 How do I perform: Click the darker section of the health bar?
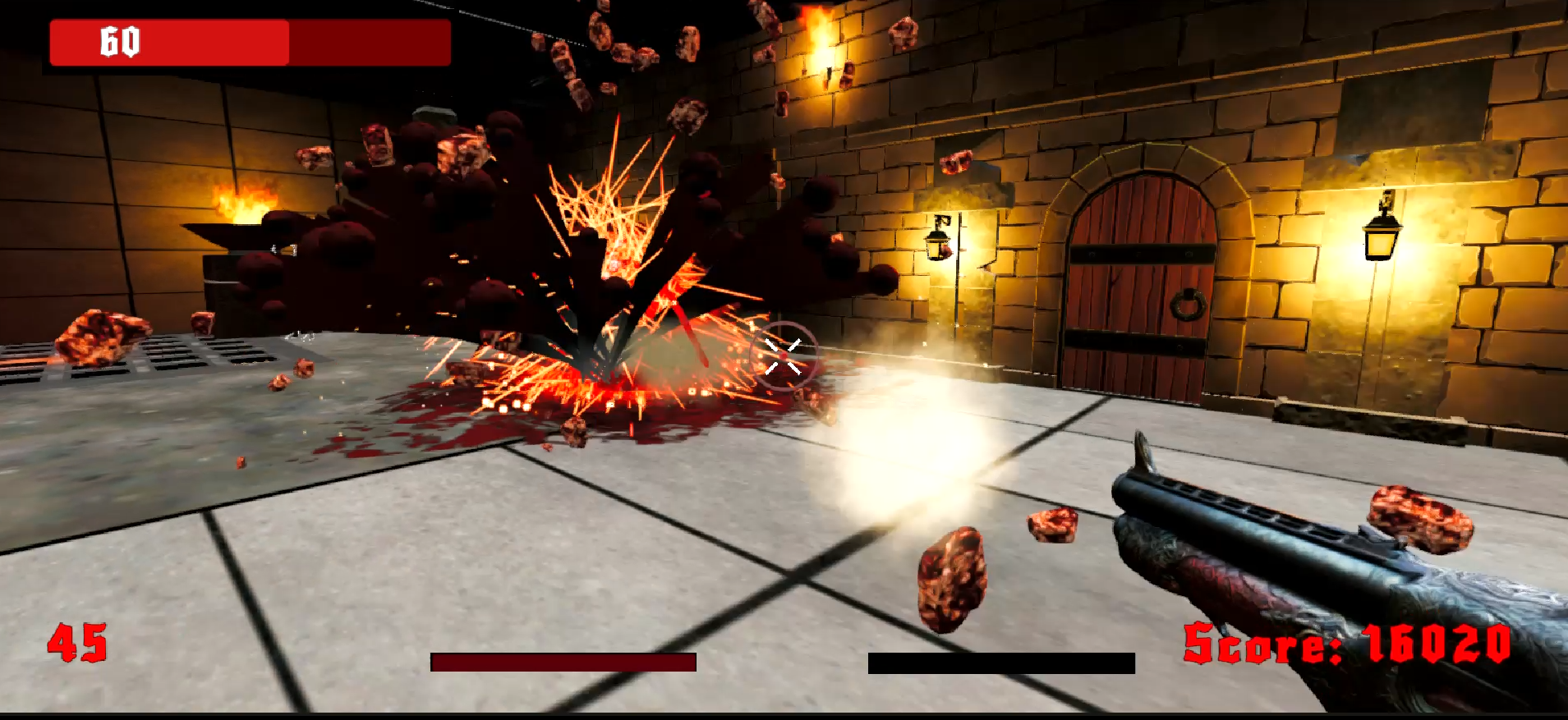370,43
